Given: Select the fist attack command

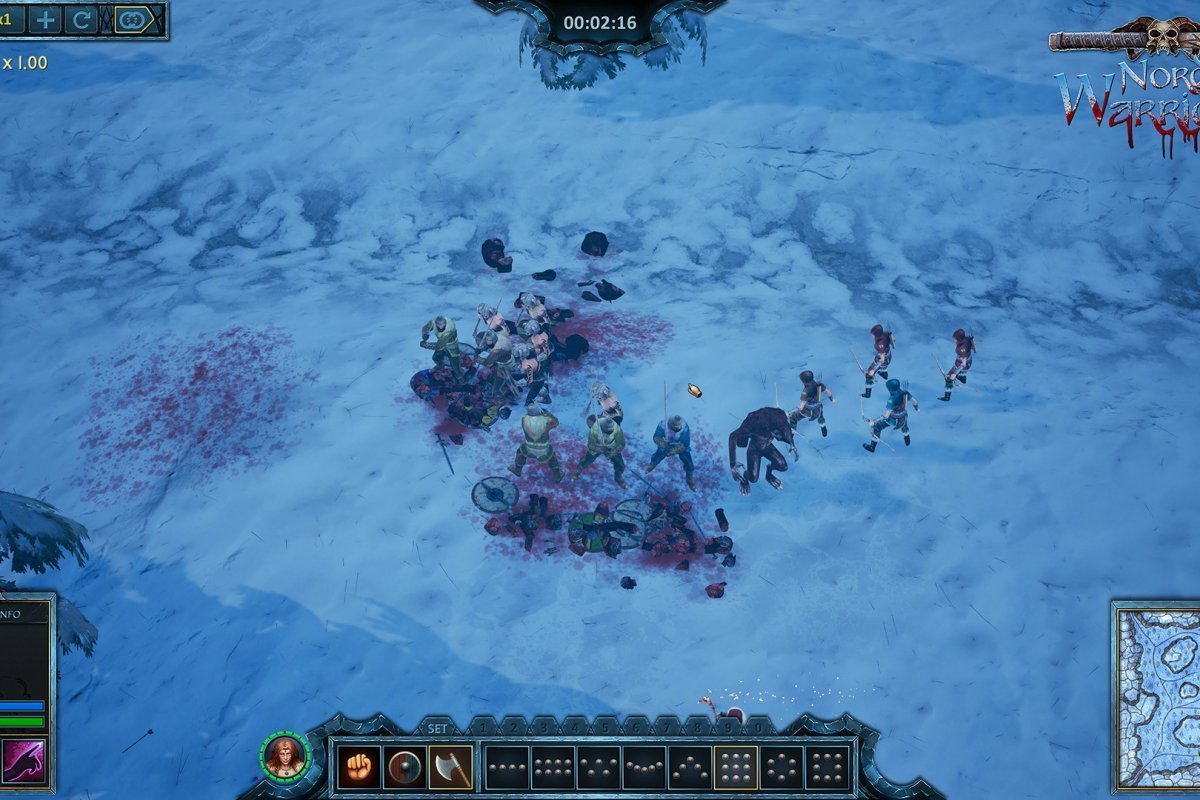Looking at the screenshot, I should click(x=357, y=767).
